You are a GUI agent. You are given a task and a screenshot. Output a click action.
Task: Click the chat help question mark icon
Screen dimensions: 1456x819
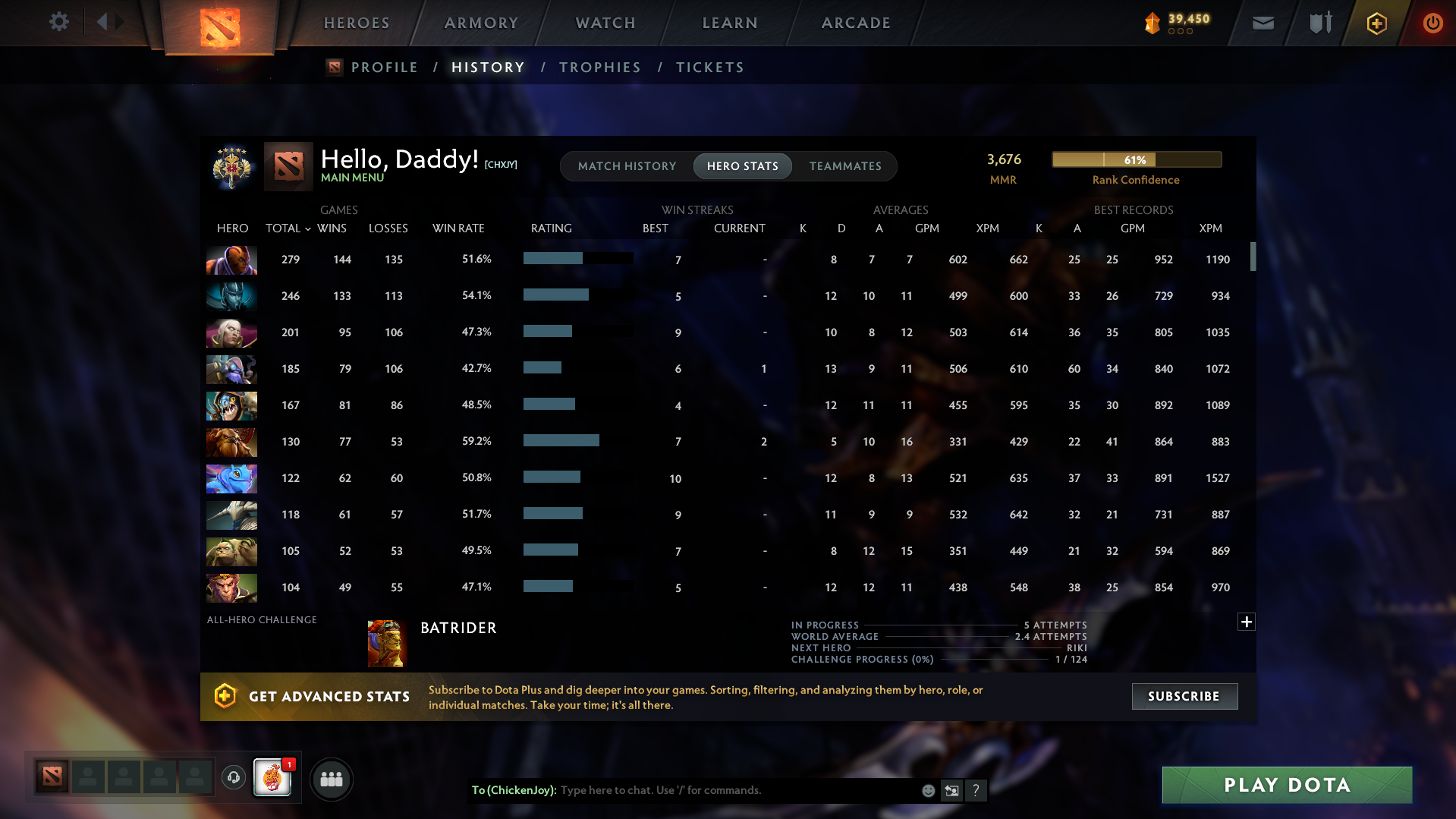coord(976,790)
